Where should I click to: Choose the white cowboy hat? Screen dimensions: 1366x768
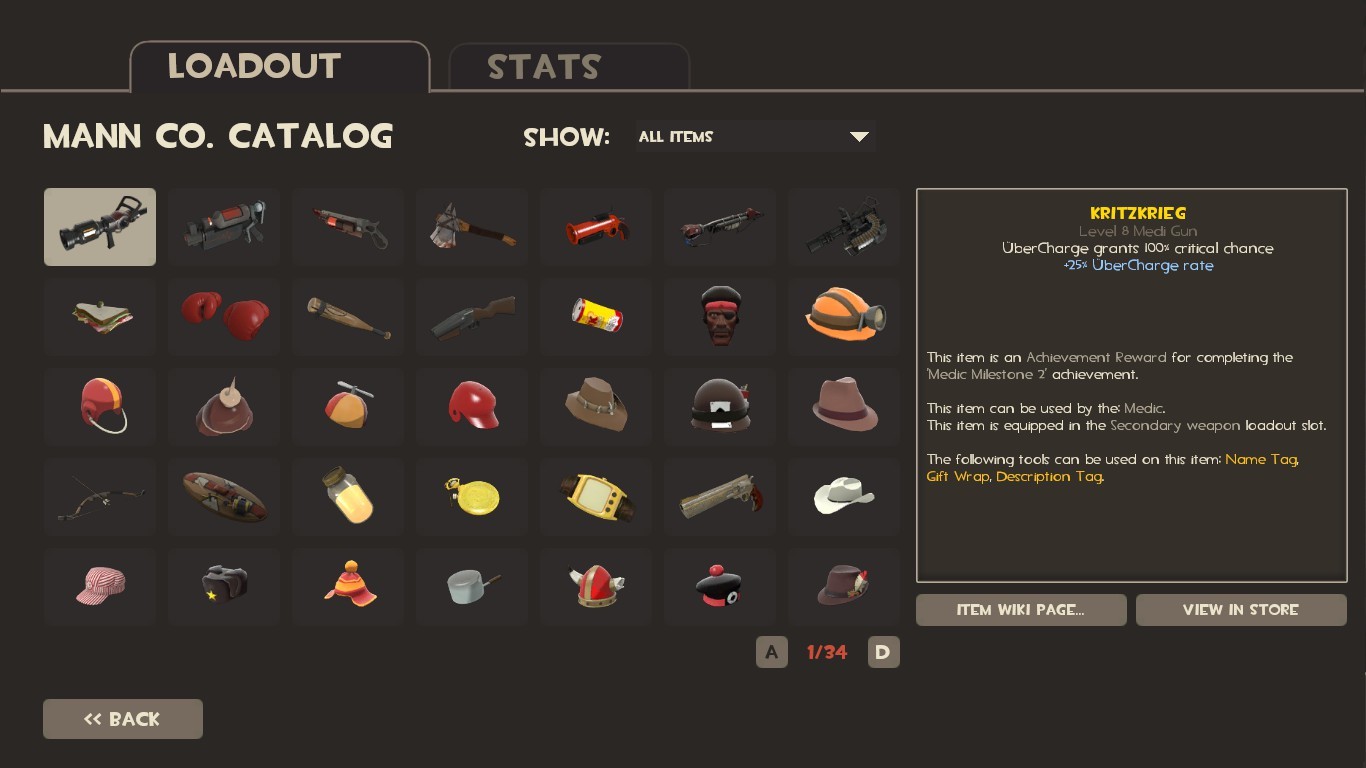click(844, 497)
